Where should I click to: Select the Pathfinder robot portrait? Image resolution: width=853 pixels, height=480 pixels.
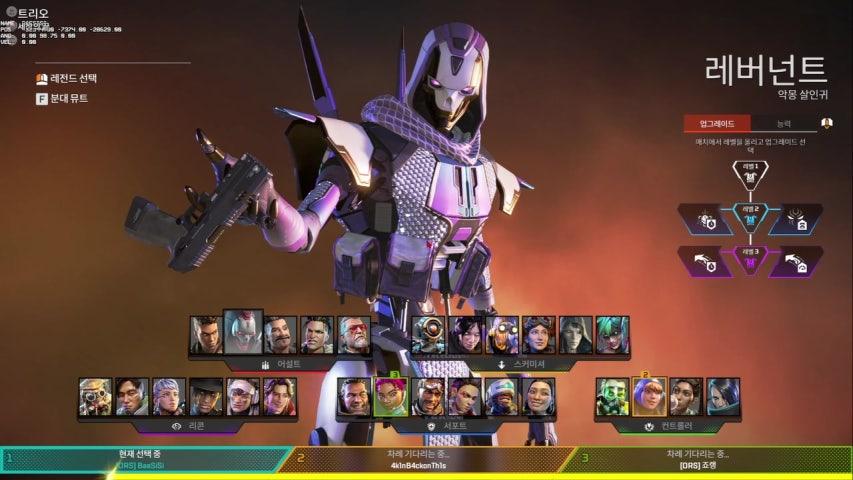point(429,335)
